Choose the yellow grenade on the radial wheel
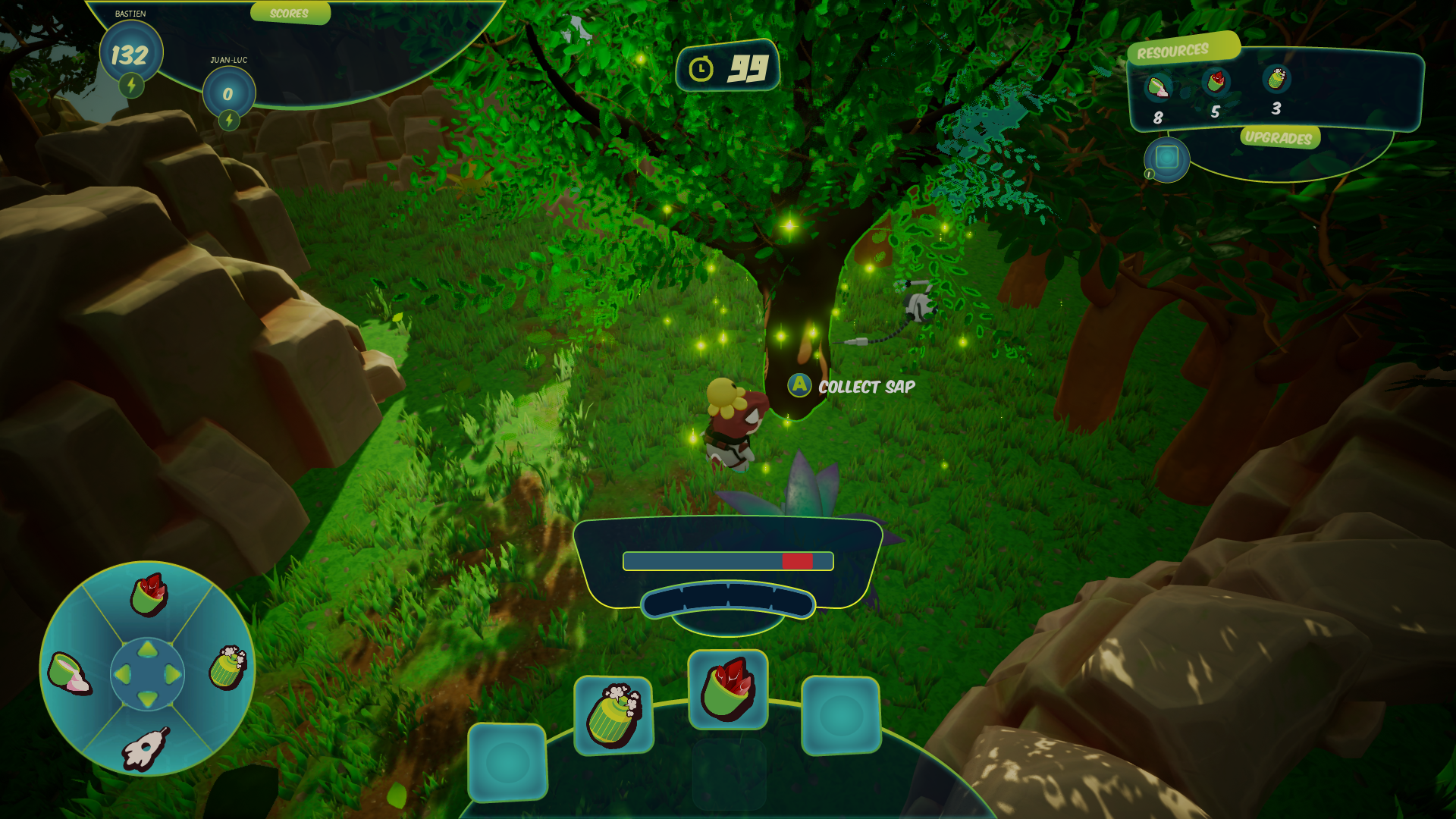Image resolution: width=1456 pixels, height=819 pixels. click(227, 667)
